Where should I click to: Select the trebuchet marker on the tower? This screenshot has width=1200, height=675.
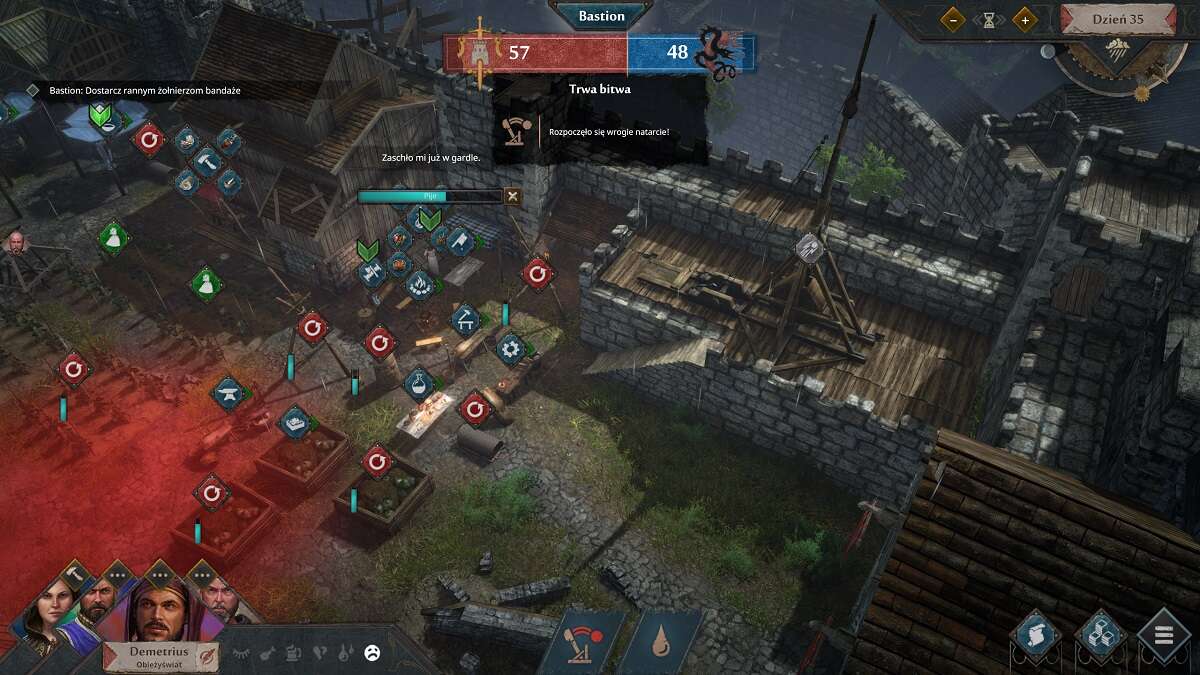tap(808, 248)
